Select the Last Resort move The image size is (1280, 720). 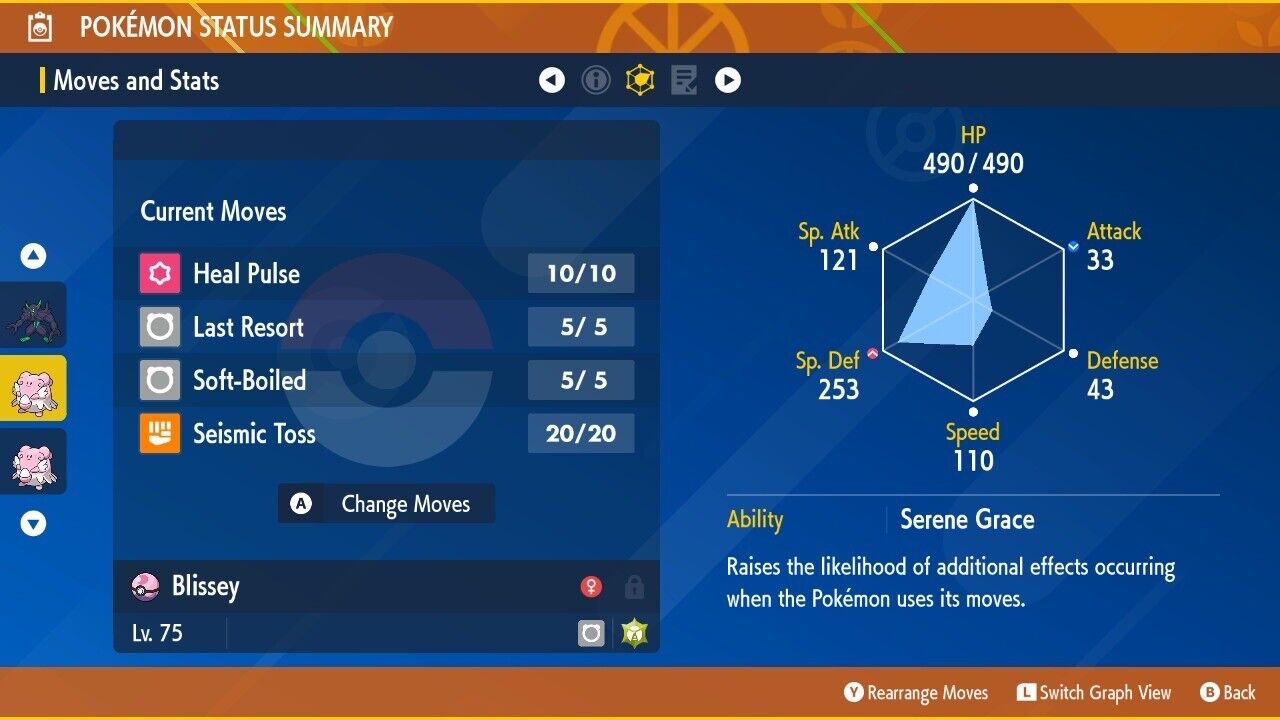click(386, 327)
